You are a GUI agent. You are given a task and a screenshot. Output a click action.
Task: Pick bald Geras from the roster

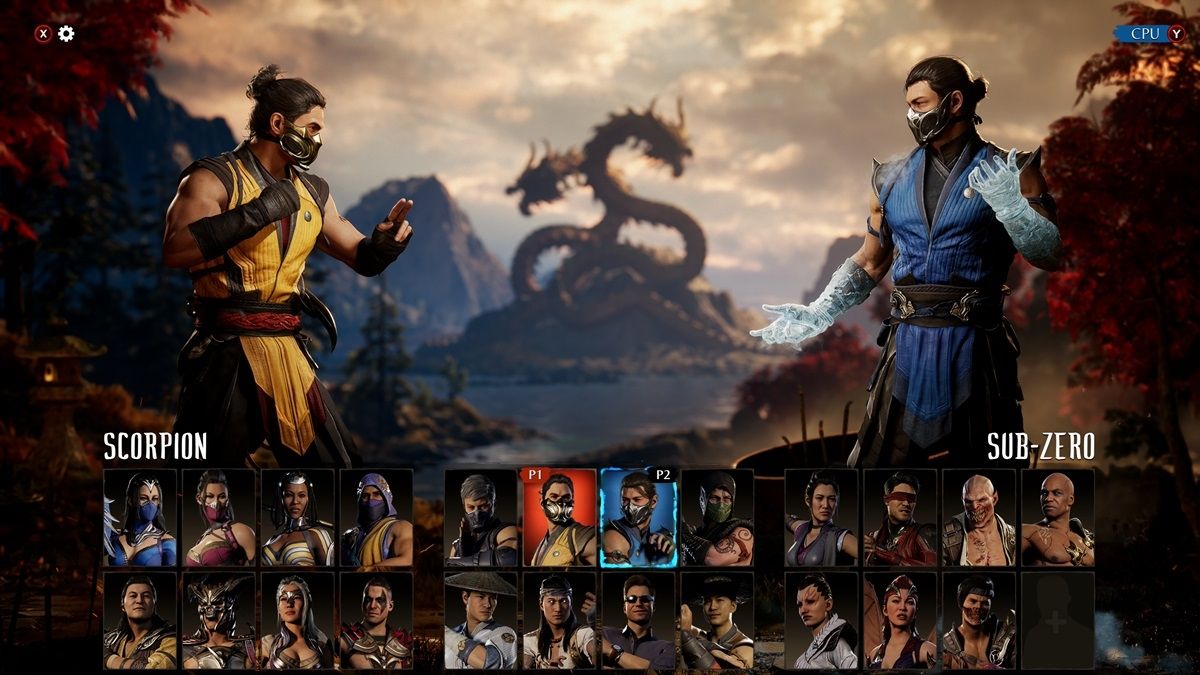1057,518
